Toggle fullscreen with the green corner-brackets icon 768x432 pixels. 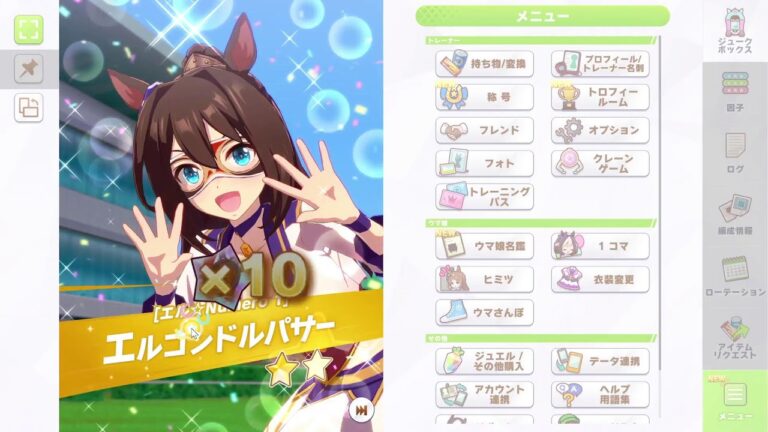28,29
